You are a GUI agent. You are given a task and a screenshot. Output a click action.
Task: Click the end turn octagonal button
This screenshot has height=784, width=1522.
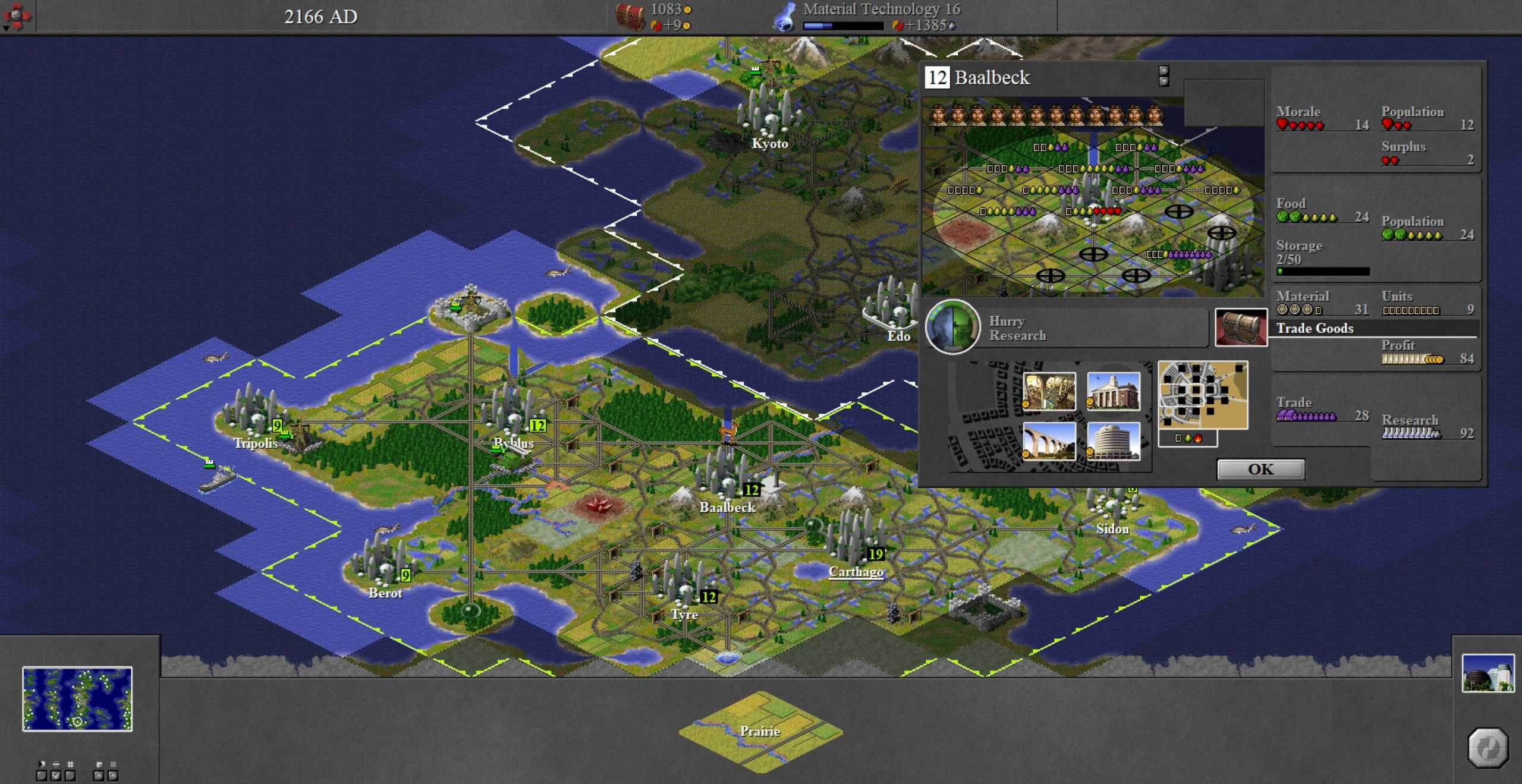1488,748
